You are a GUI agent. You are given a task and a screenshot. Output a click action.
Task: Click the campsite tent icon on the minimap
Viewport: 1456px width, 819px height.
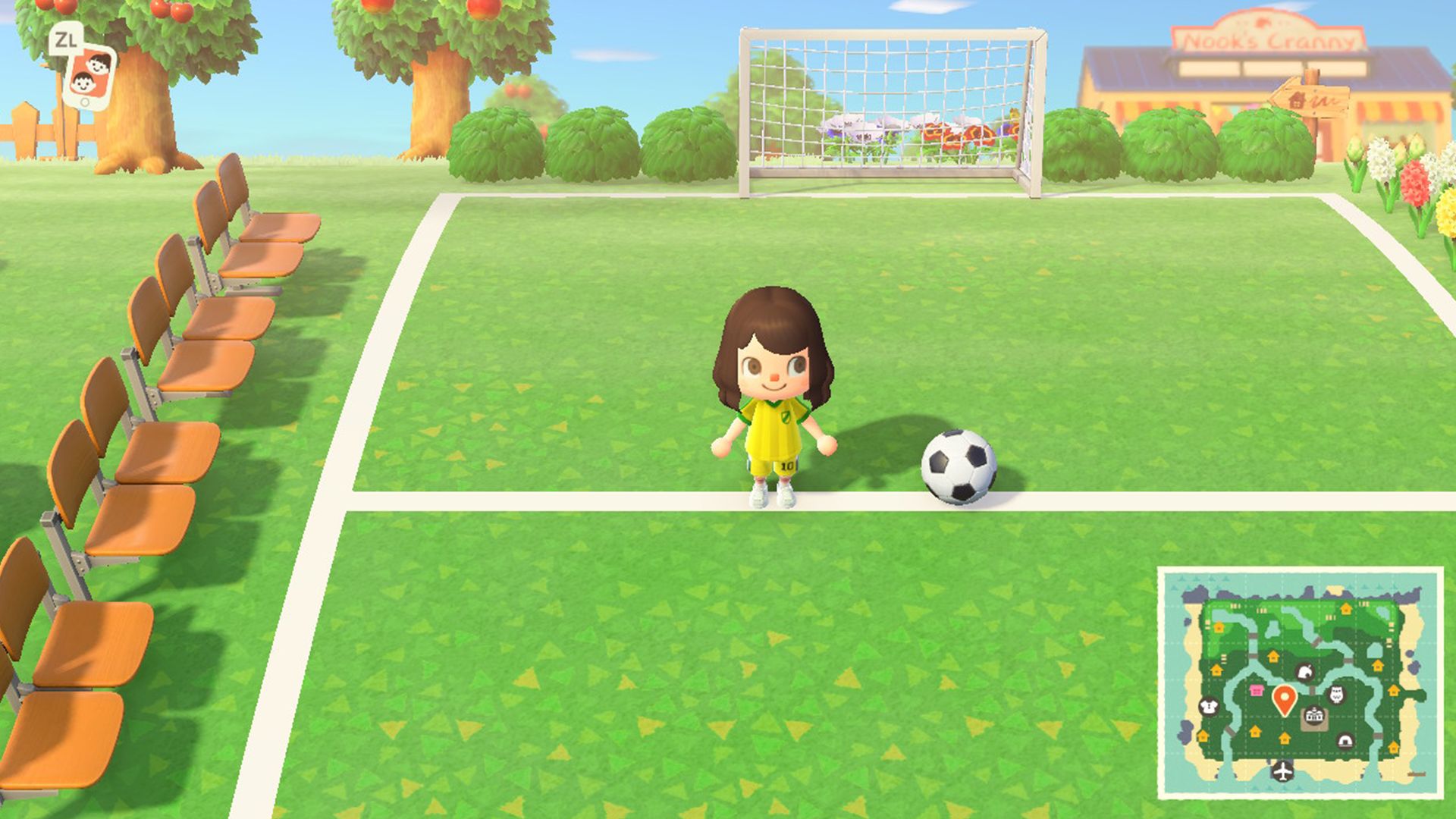pyautogui.click(x=1345, y=741)
